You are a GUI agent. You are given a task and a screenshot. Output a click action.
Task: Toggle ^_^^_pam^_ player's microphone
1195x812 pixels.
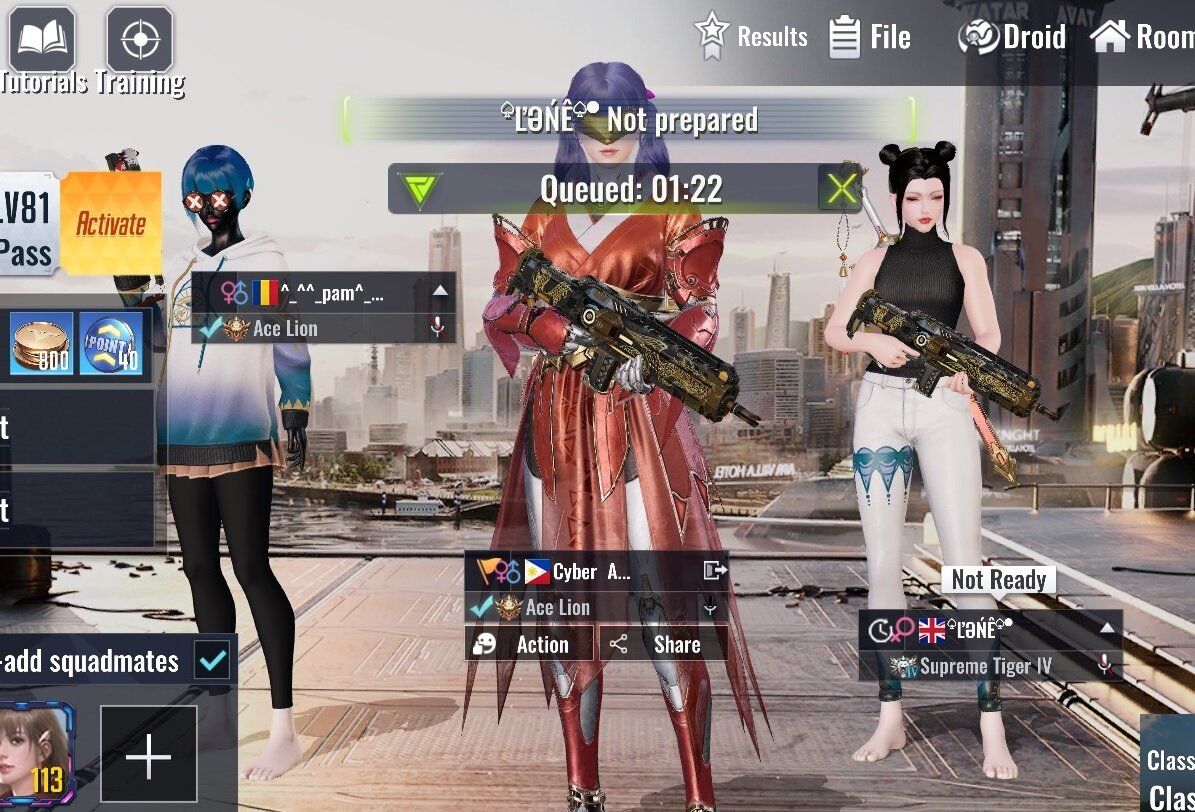click(436, 328)
